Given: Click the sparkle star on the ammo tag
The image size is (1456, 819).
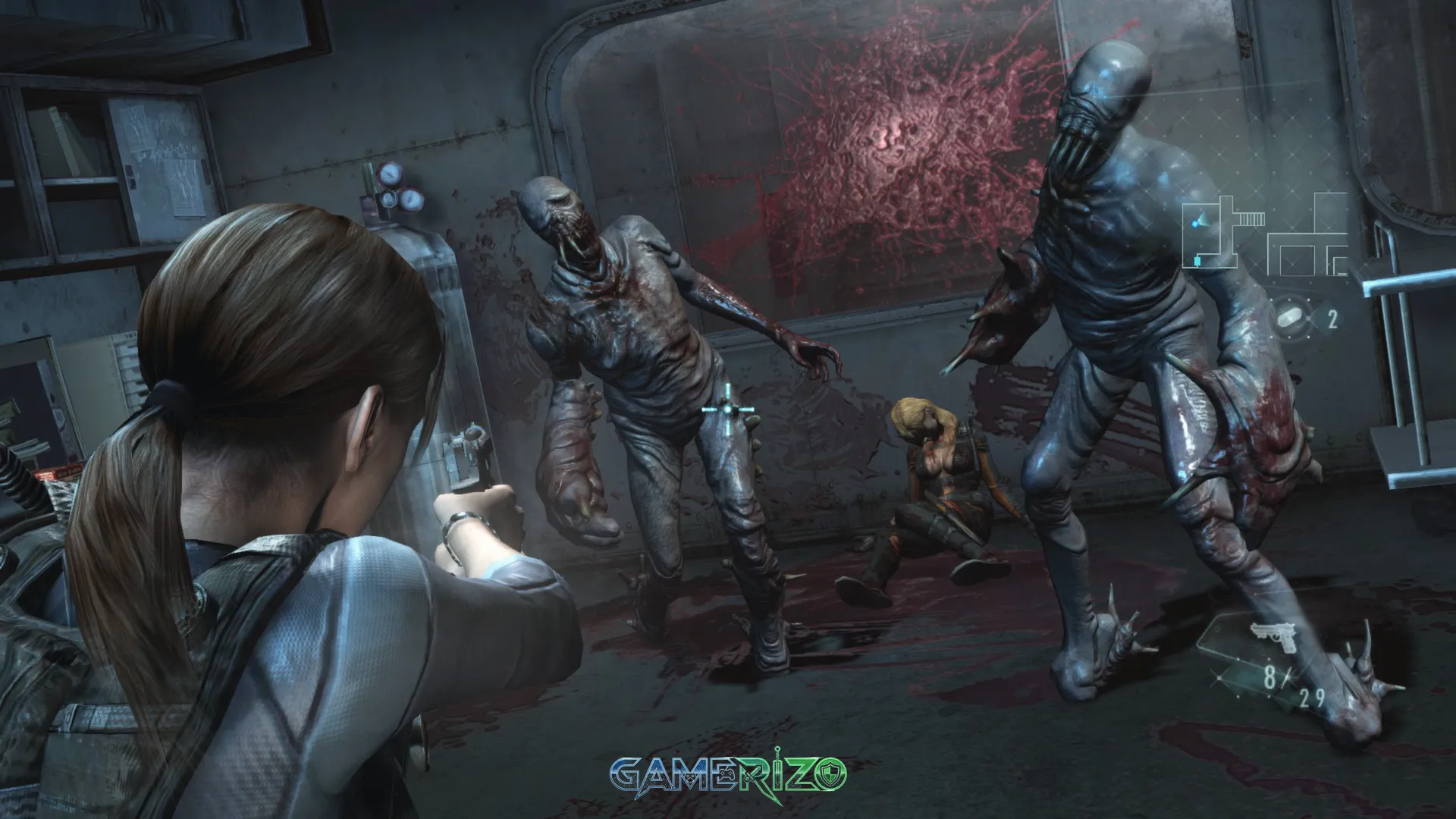Looking at the screenshot, I should click(1220, 677).
